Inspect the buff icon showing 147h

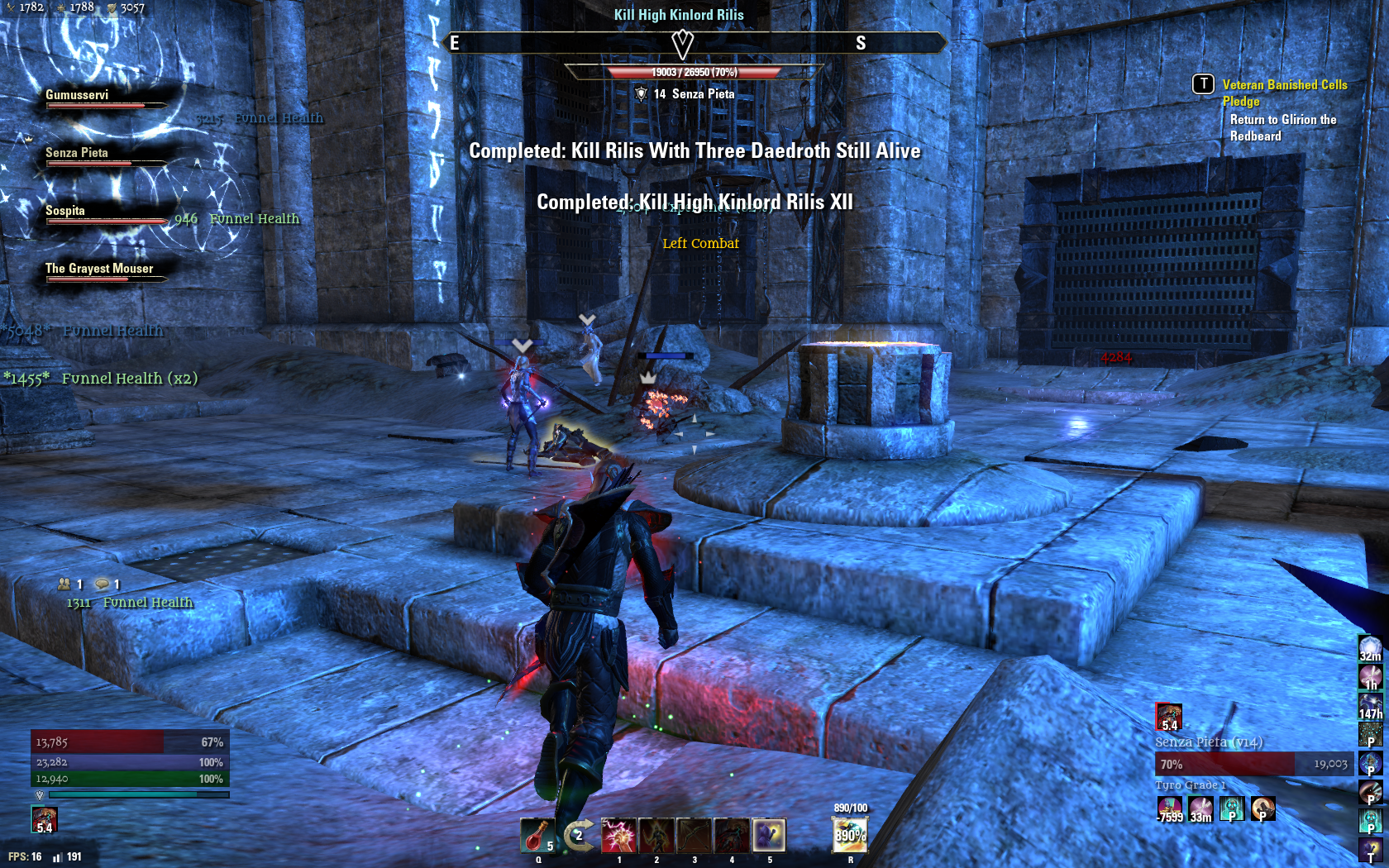1370,705
